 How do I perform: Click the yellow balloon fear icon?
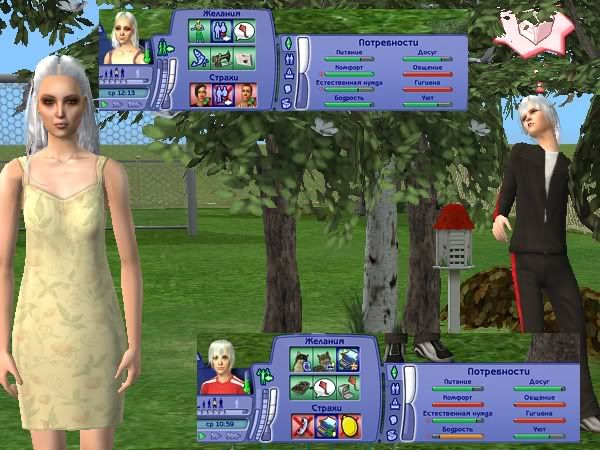351,425
